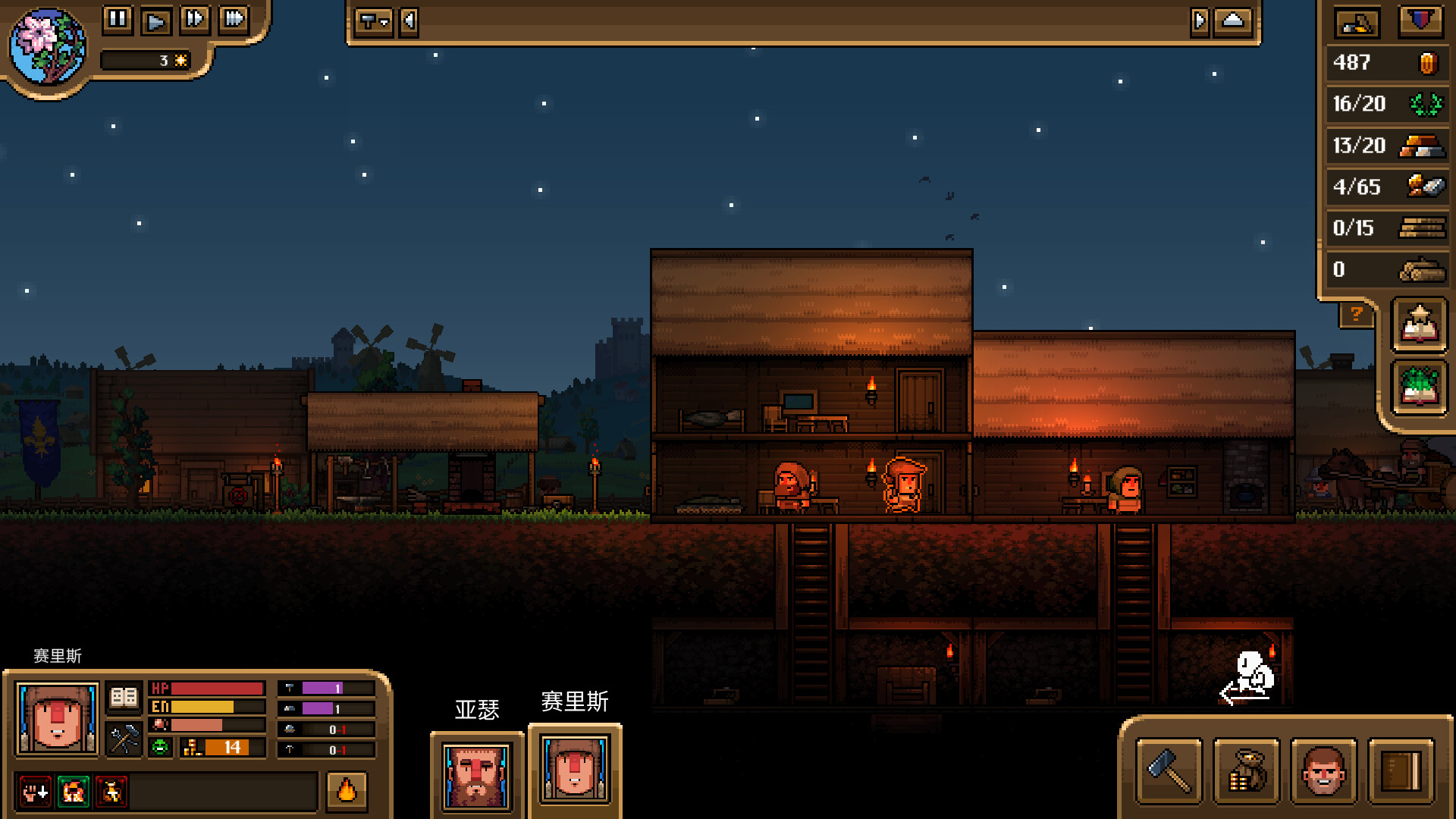
Task: Select 赛里斯 portrait in the roster
Action: tap(575, 770)
